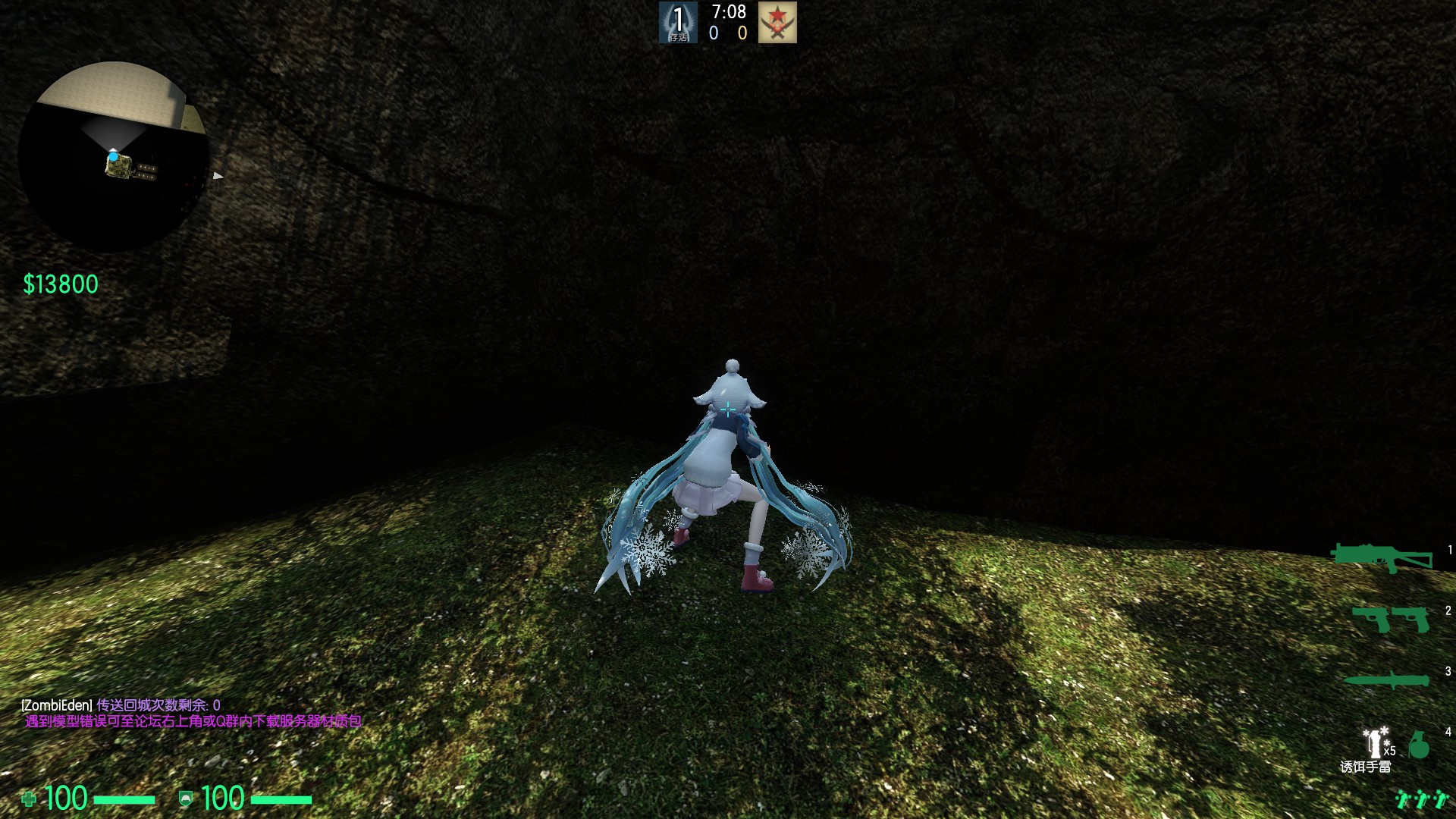Click the health cross icon
1456x819 pixels.
tap(30, 798)
